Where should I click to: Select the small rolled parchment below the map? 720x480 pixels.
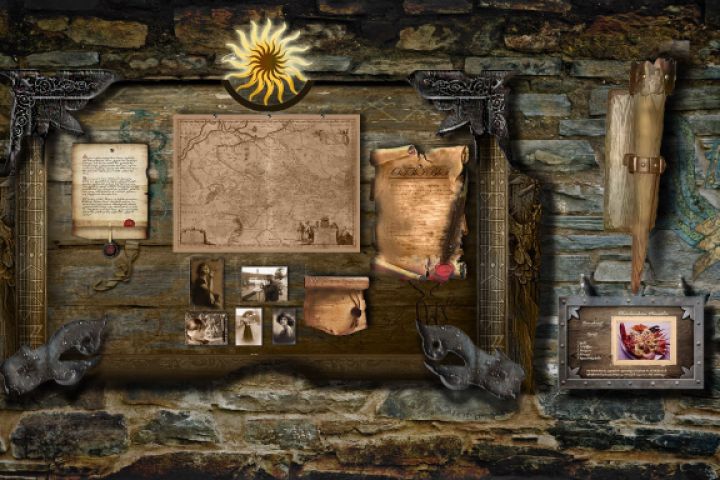coord(335,305)
